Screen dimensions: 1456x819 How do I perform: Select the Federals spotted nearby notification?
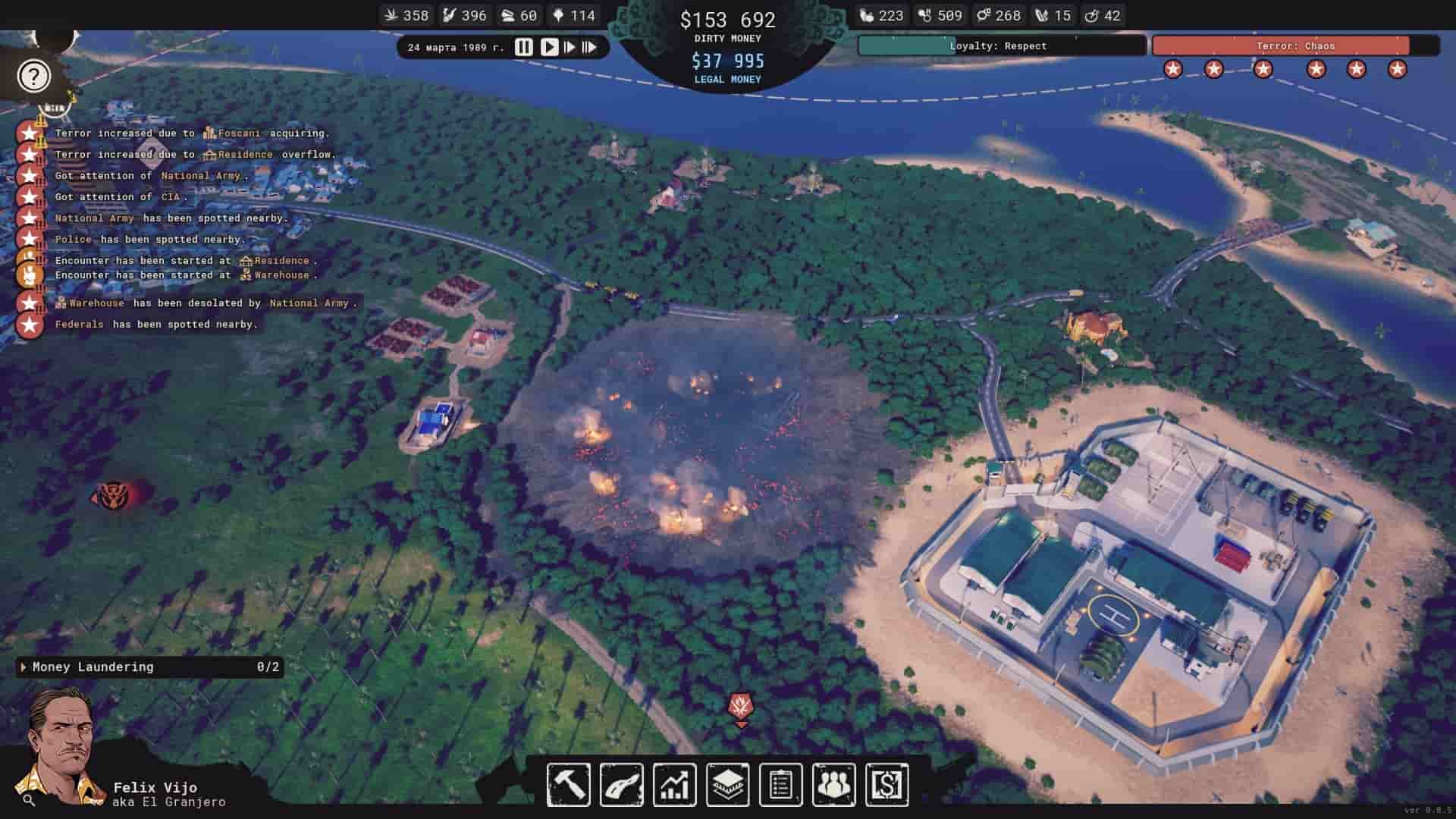[x=155, y=325]
